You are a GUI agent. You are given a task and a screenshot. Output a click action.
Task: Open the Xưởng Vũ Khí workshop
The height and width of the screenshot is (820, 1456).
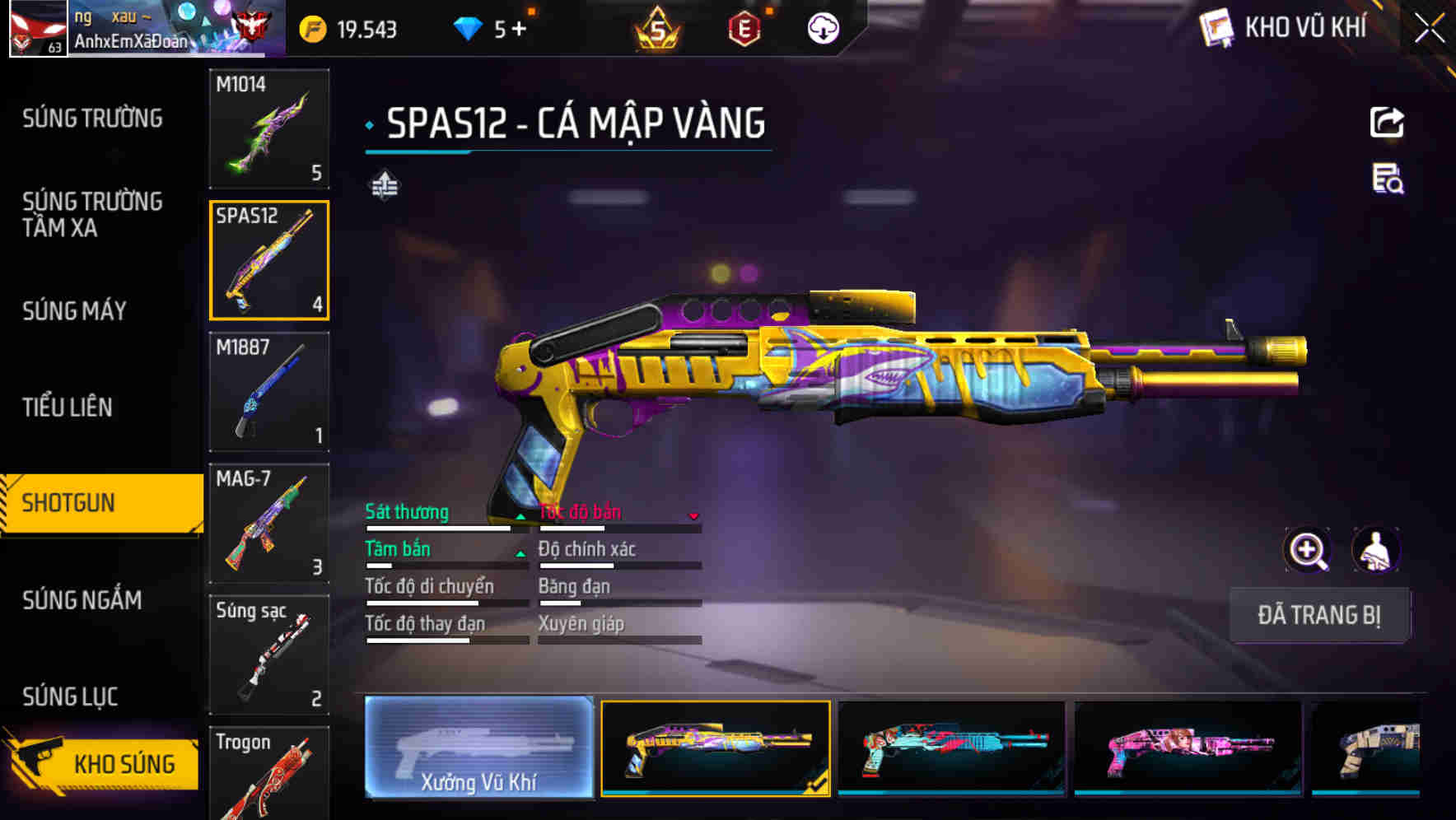pyautogui.click(x=478, y=748)
